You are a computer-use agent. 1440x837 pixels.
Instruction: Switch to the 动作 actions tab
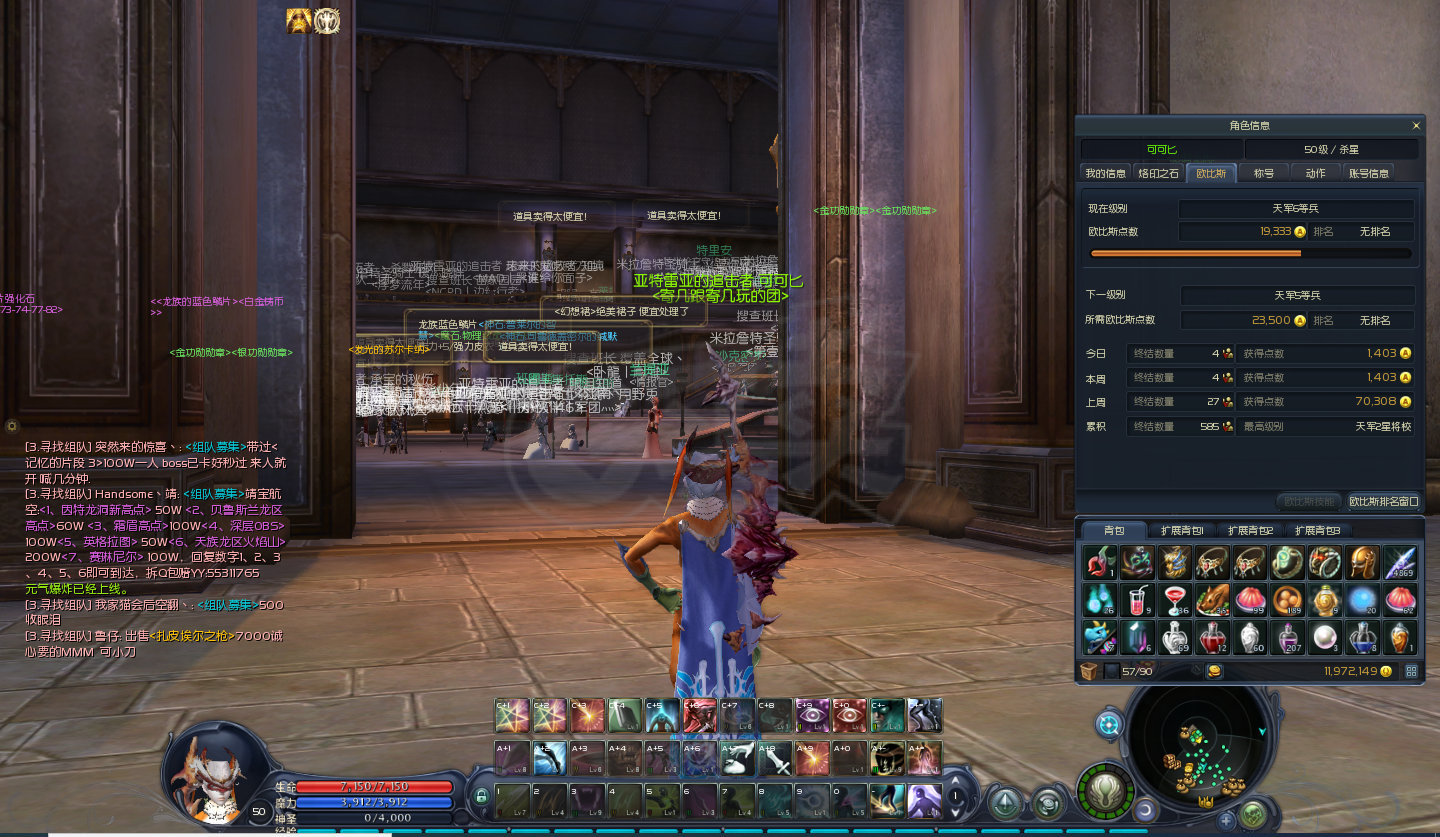point(1316,173)
